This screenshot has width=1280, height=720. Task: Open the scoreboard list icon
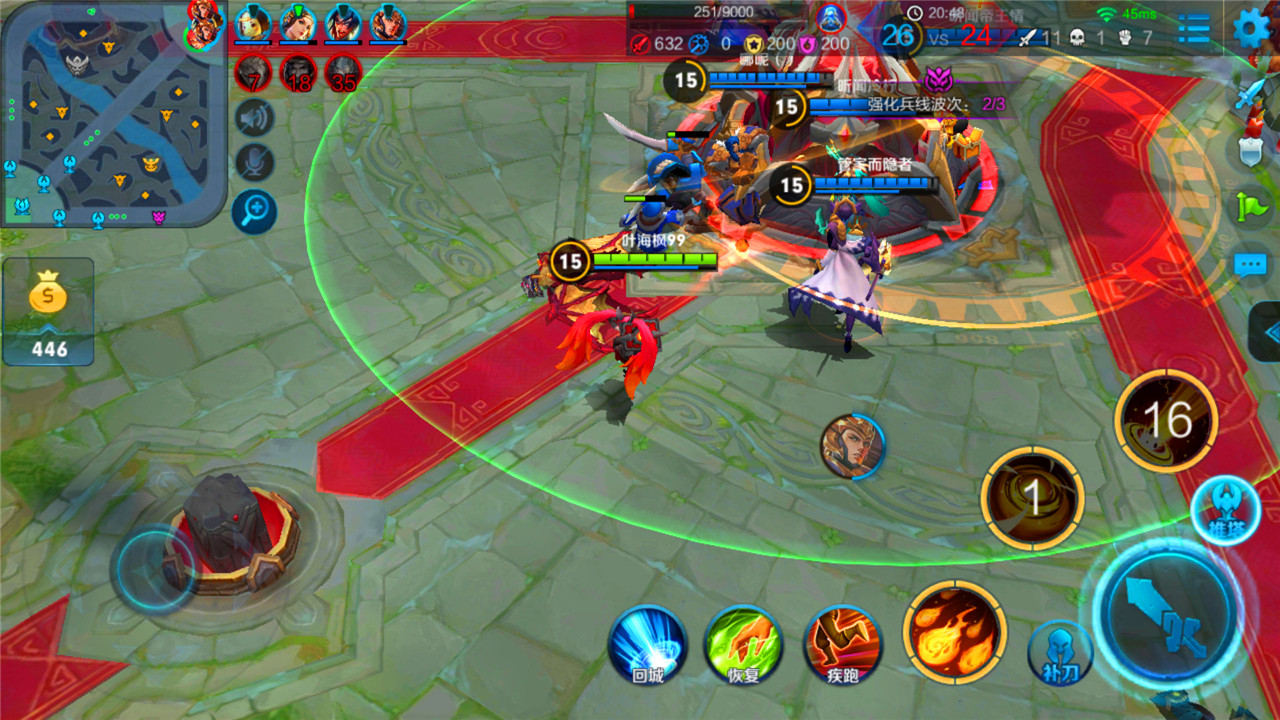[x=1194, y=28]
